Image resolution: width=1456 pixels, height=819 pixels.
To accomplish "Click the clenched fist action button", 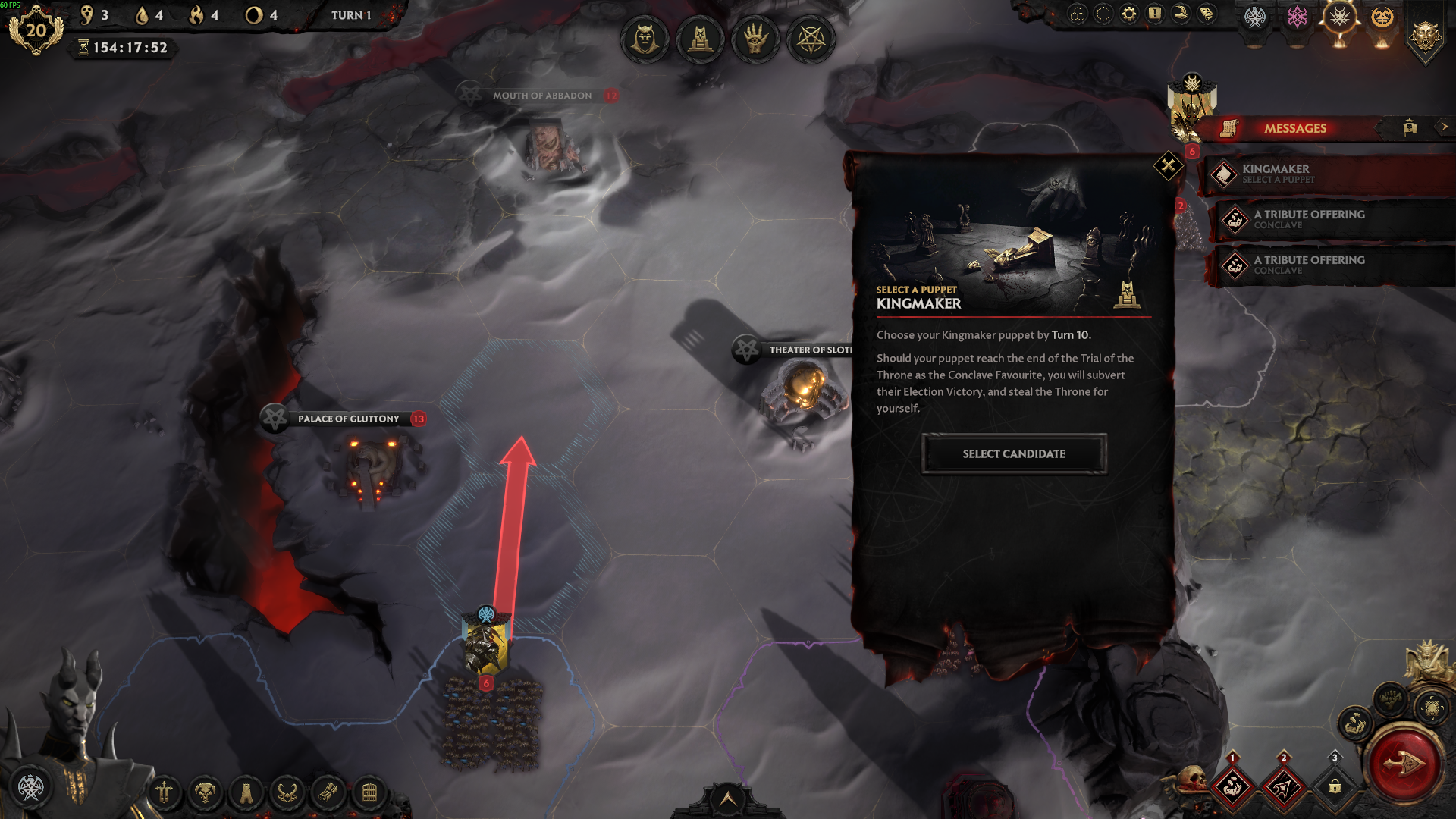I will pos(1390,698).
